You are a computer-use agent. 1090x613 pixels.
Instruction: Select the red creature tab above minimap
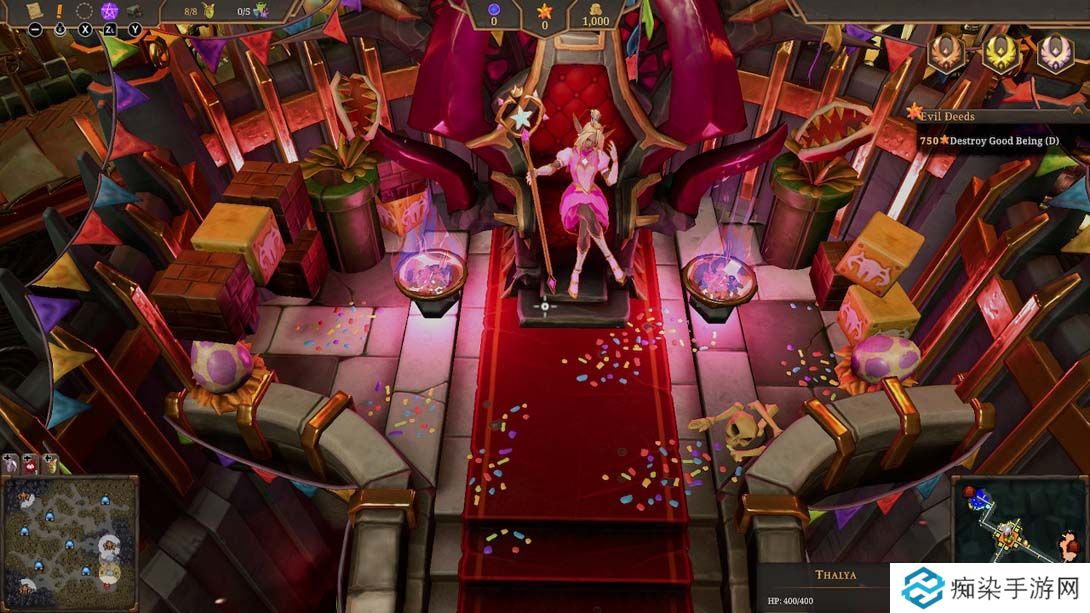(x=30, y=463)
